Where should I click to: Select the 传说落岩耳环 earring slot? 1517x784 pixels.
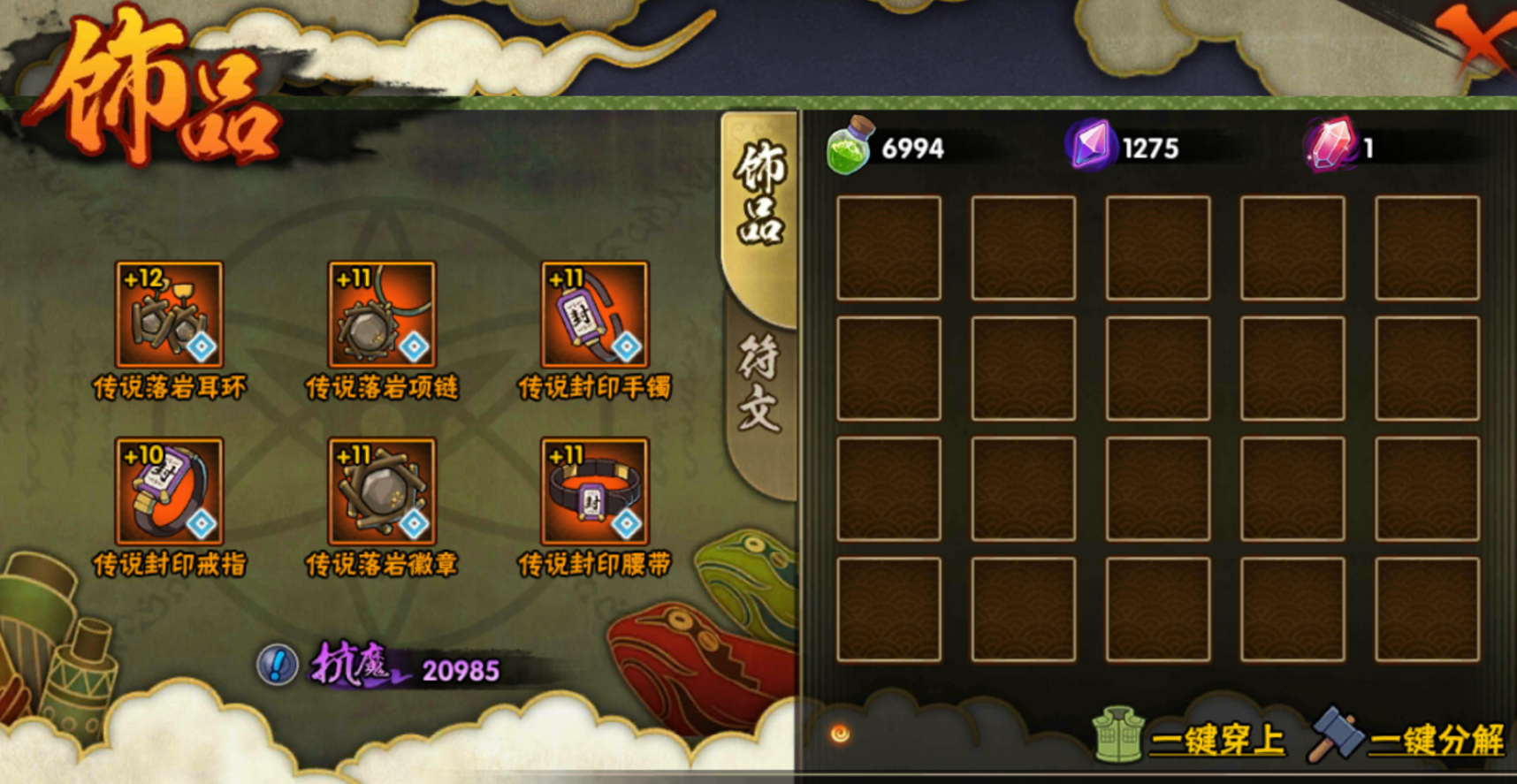pos(169,314)
